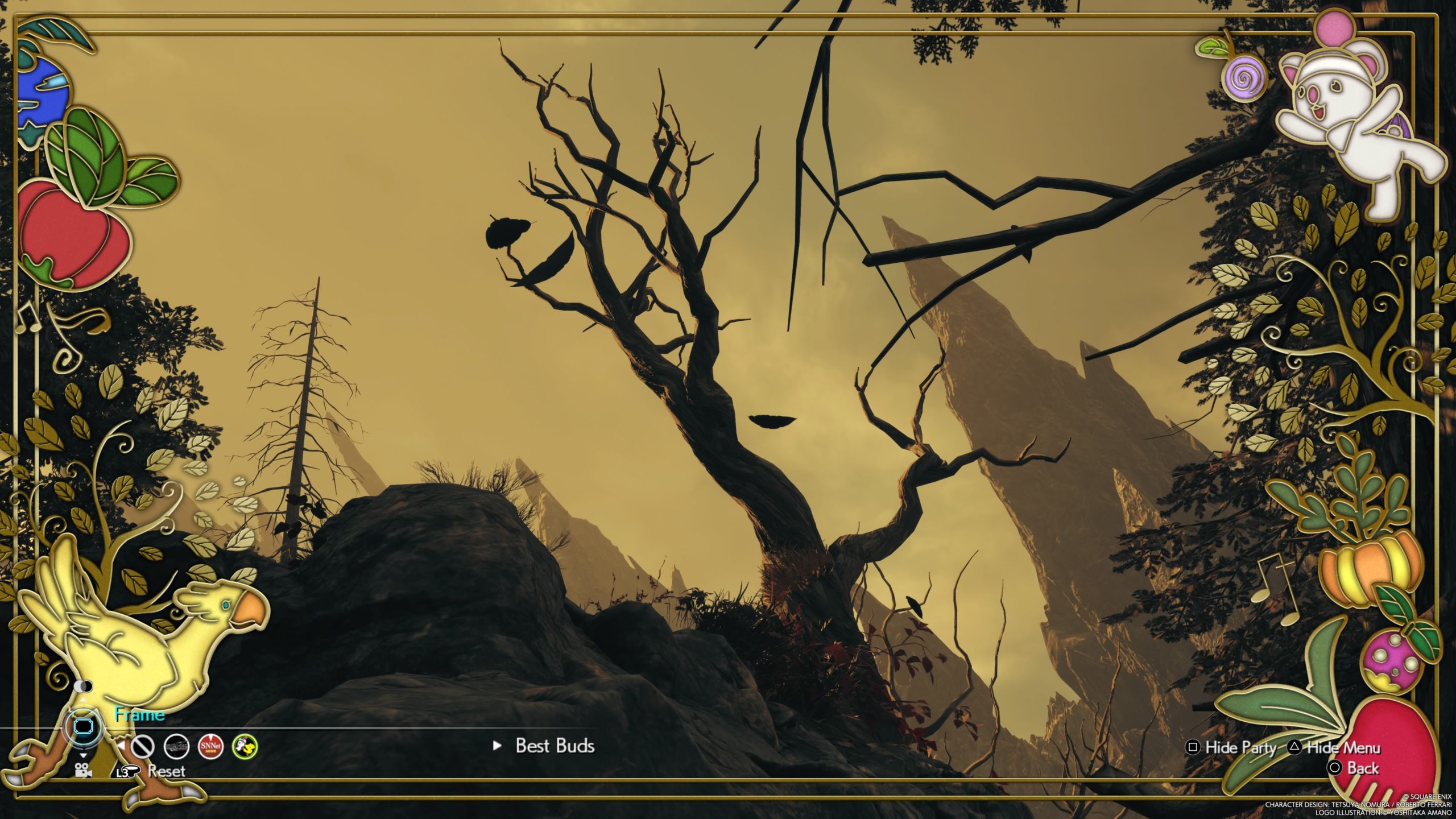Pick the SNNet News frame
The image size is (1456, 819).
pyautogui.click(x=210, y=746)
